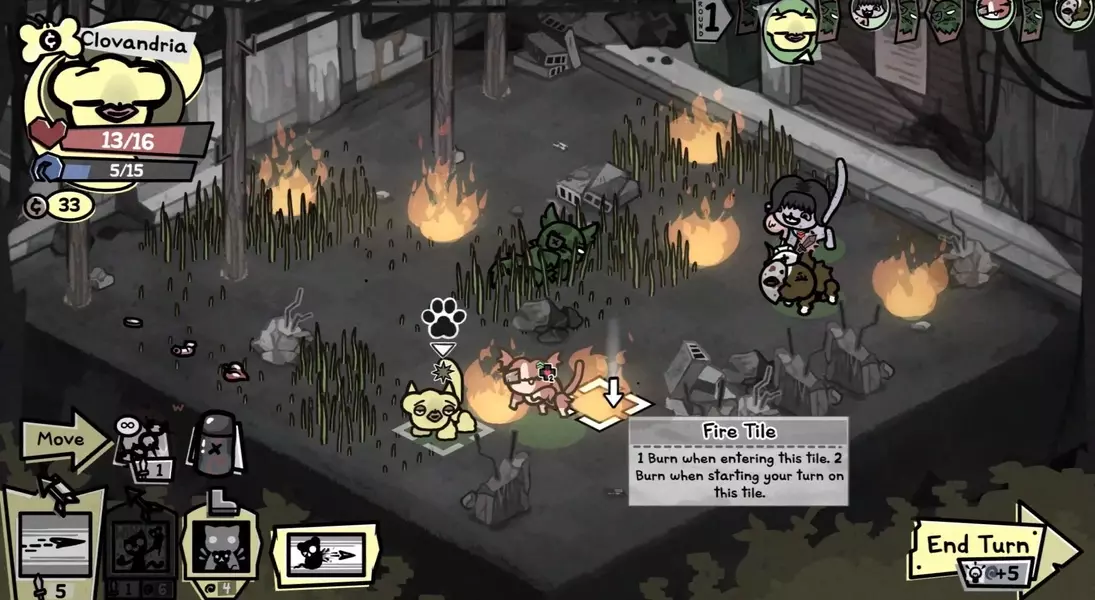Click the highlighted Fire Tile on the board
This screenshot has height=600, width=1095.
(613, 404)
